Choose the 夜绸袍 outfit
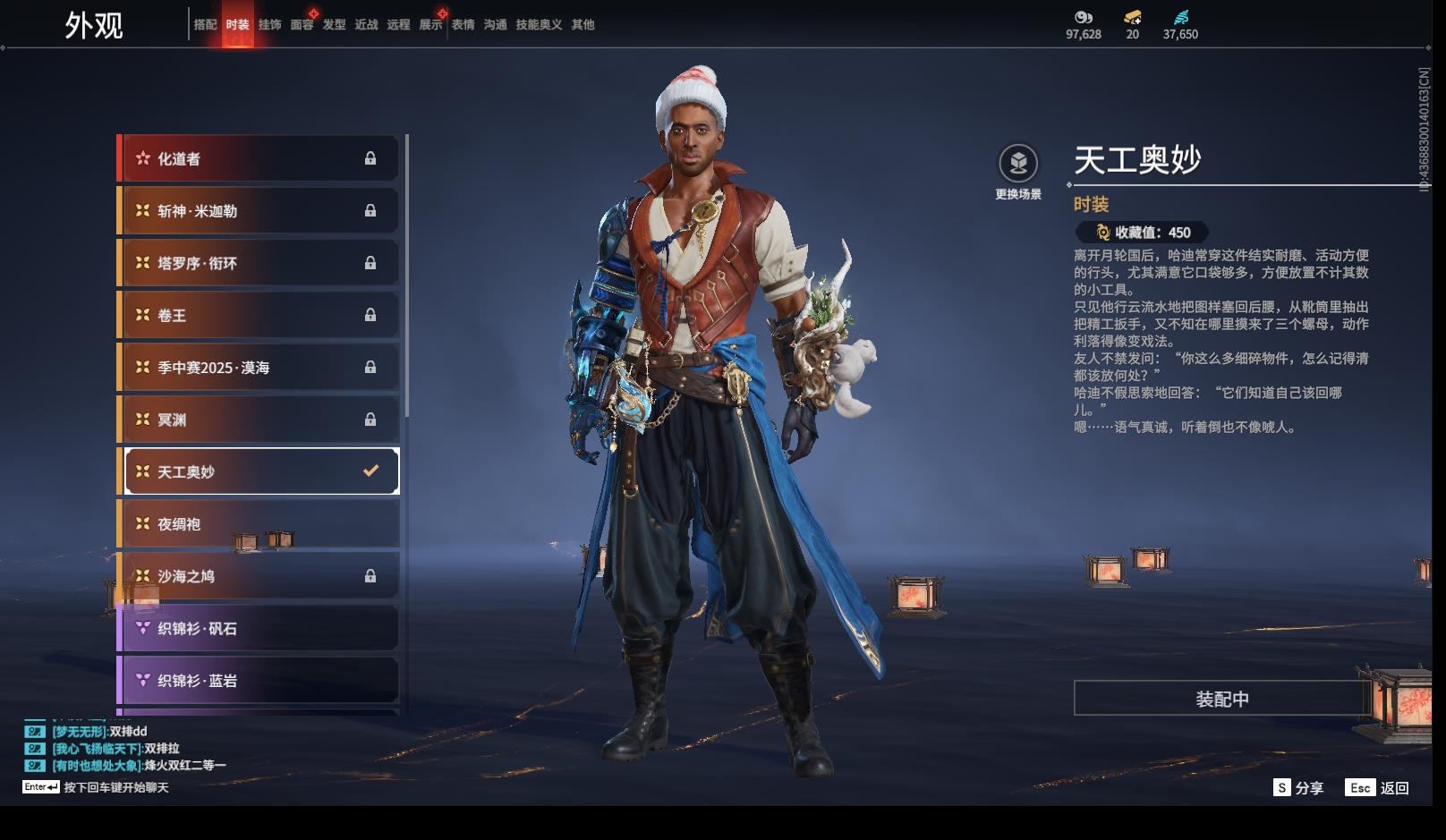1446x840 pixels. tap(259, 524)
